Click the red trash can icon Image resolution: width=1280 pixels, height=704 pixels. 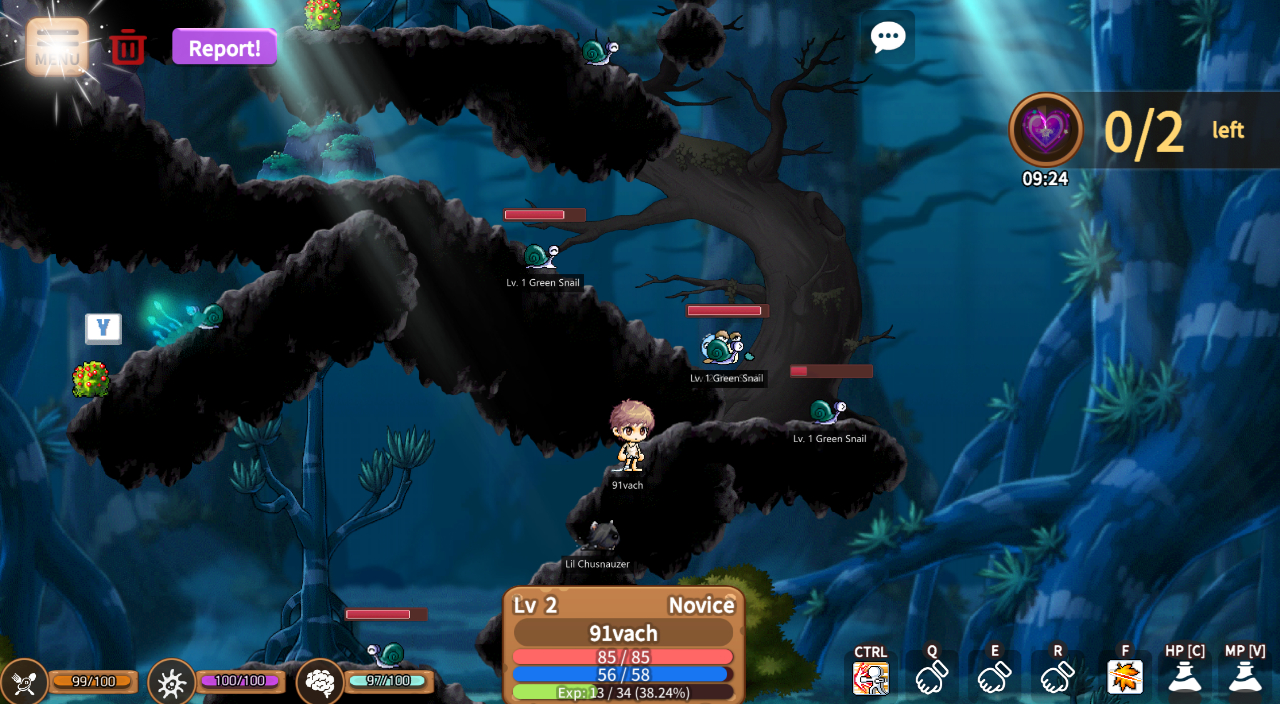pyautogui.click(x=128, y=47)
